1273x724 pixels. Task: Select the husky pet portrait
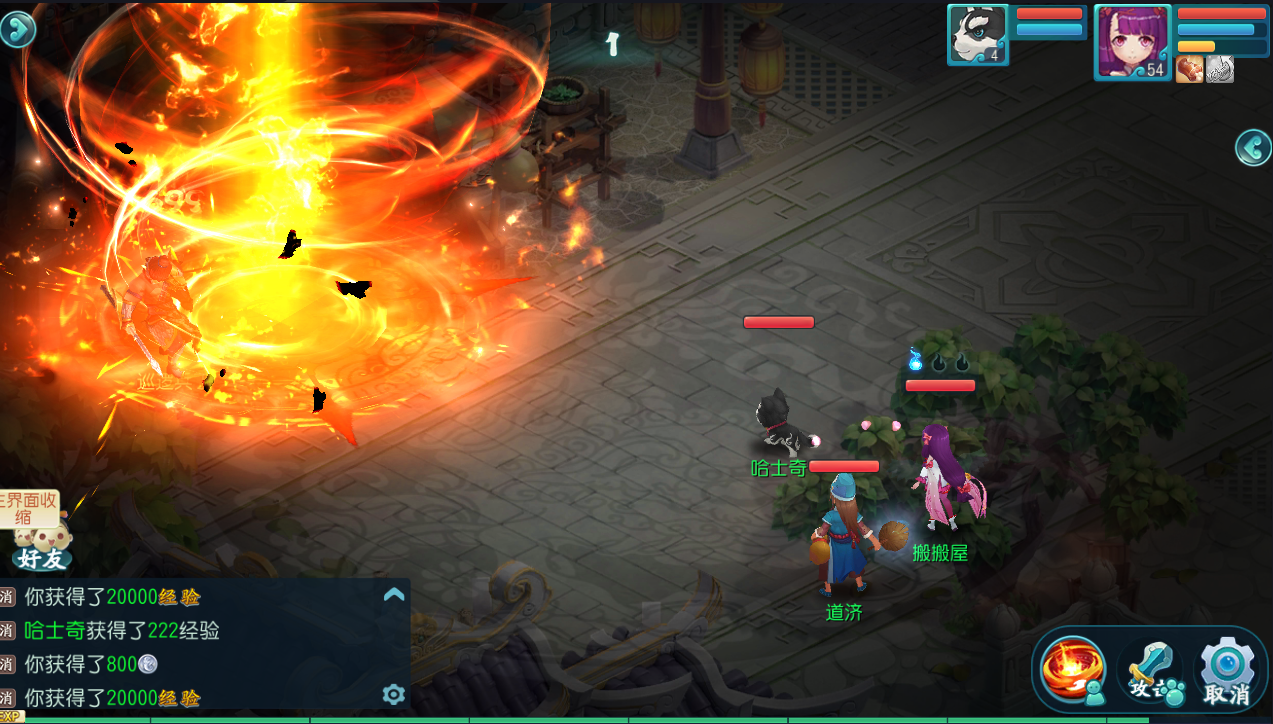point(977,34)
